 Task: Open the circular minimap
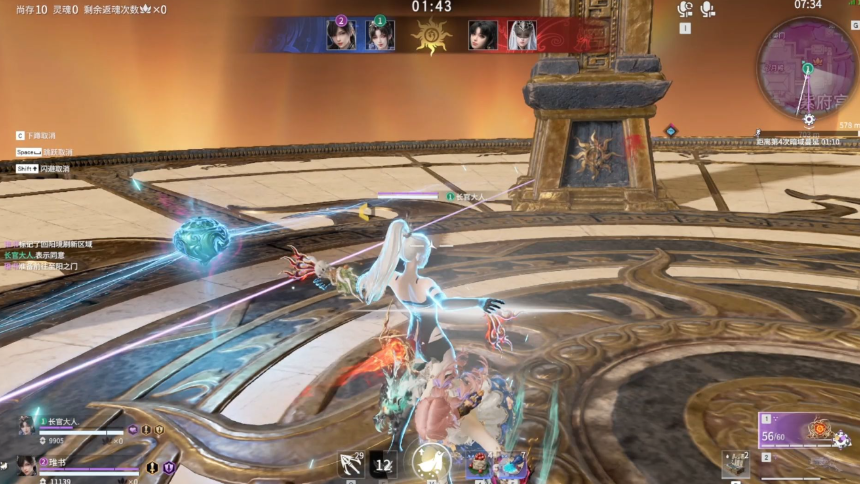806,66
